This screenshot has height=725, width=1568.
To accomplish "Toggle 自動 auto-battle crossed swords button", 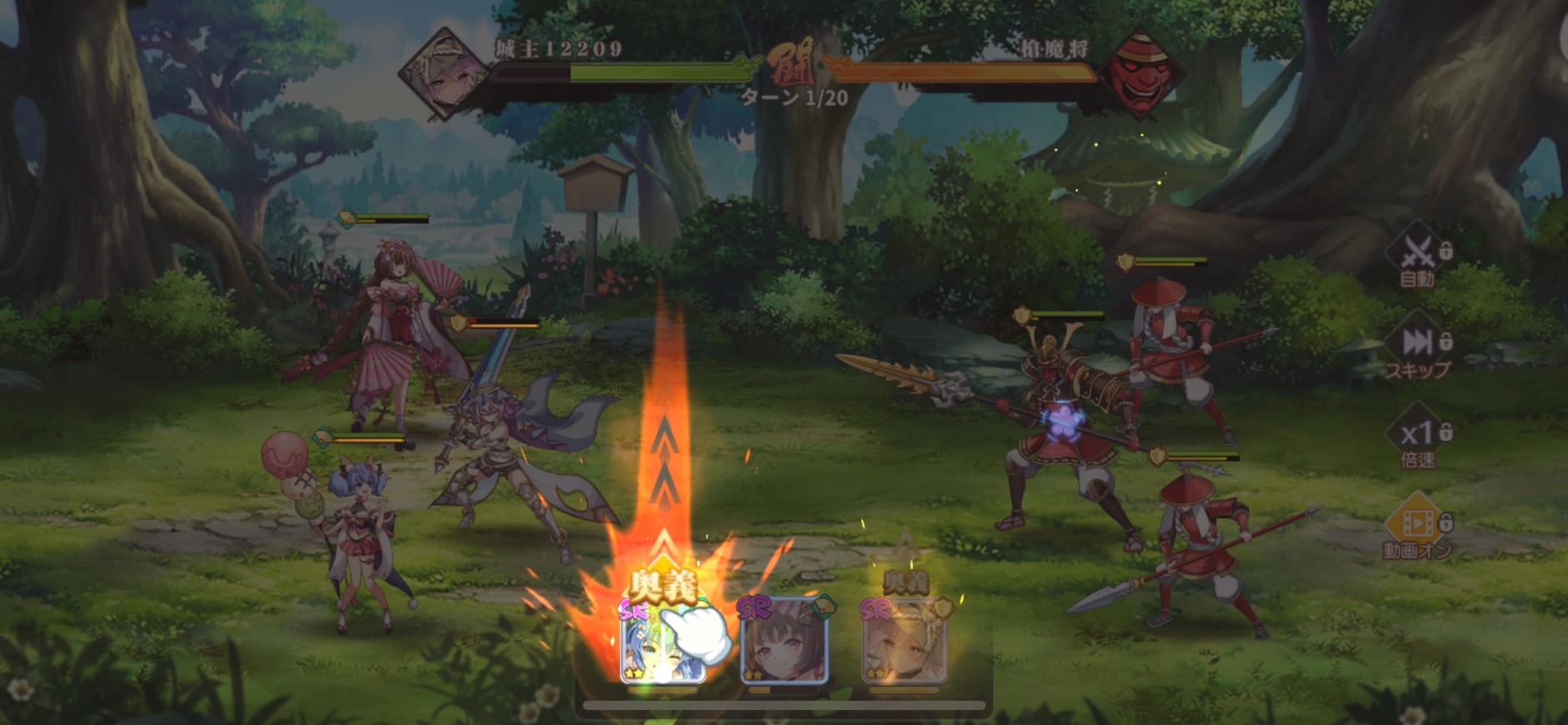I will click(x=1417, y=255).
